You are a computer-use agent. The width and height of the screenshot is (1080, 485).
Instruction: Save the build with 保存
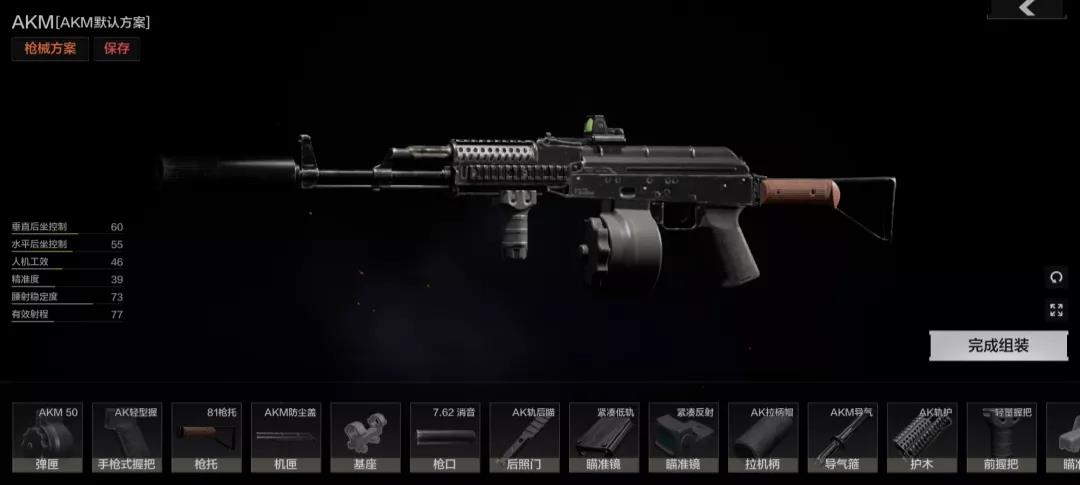coord(117,48)
